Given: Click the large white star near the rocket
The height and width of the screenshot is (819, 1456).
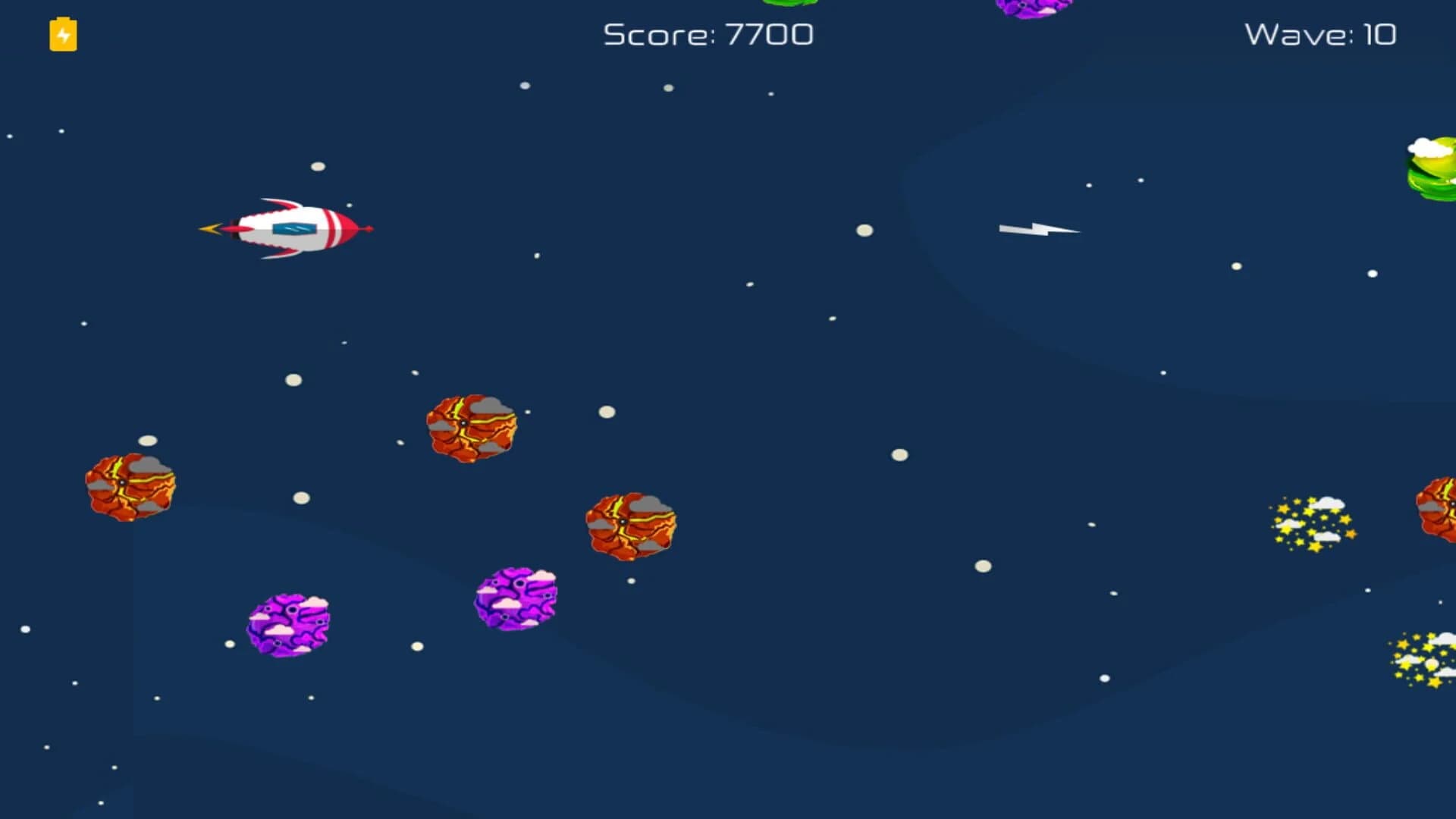Looking at the screenshot, I should (x=318, y=168).
